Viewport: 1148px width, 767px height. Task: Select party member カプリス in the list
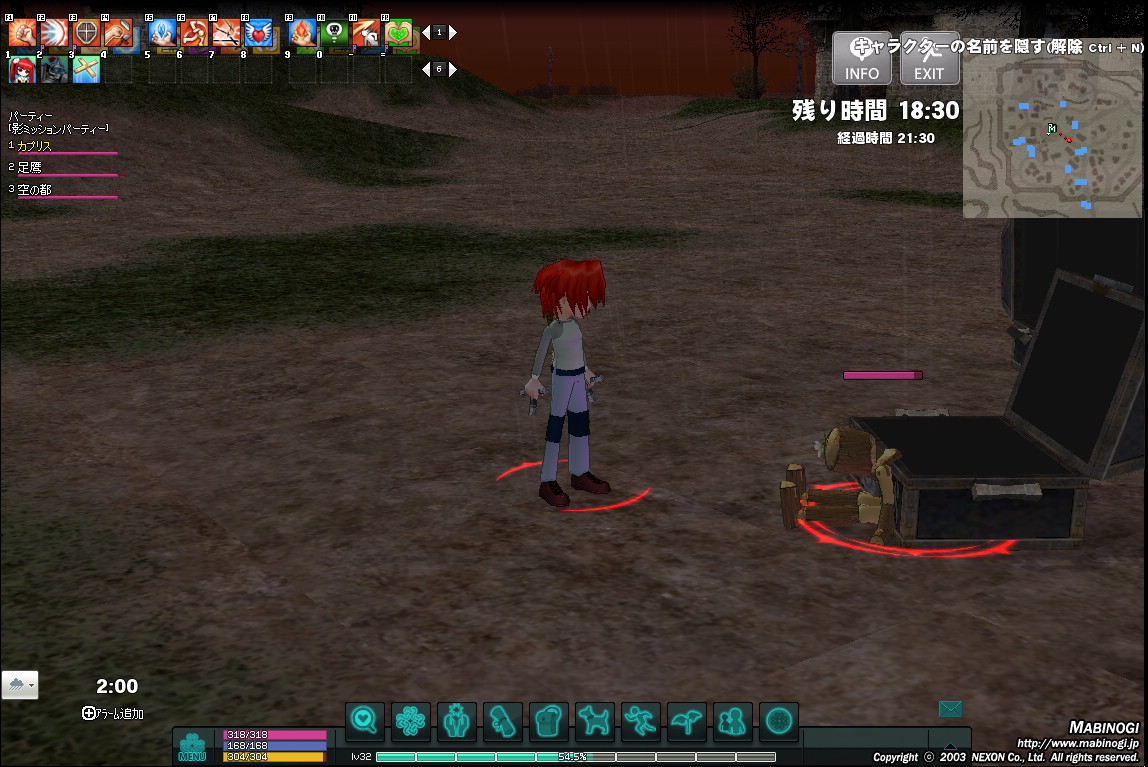point(35,146)
